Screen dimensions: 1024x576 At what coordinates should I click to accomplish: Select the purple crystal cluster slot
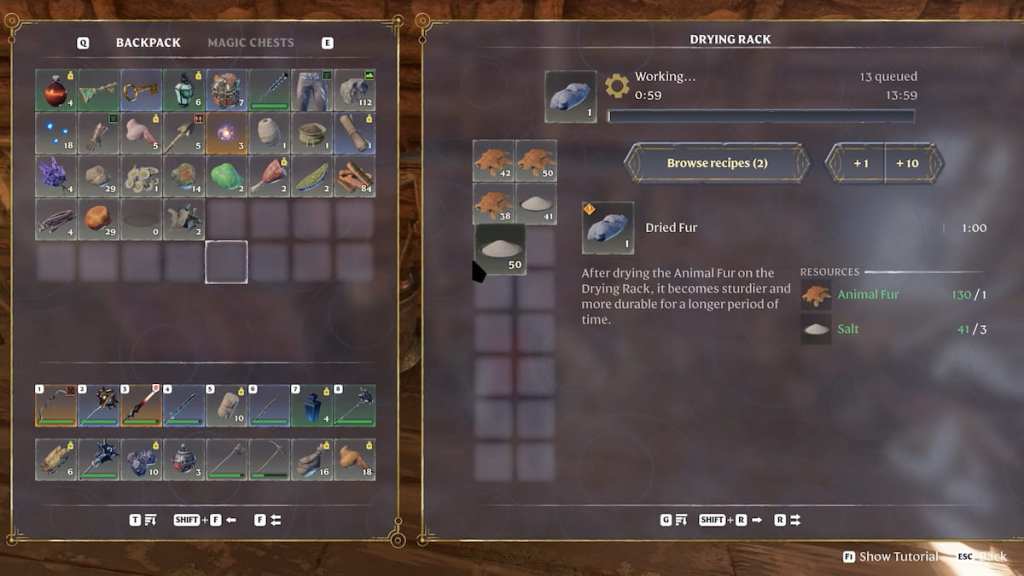(55, 176)
